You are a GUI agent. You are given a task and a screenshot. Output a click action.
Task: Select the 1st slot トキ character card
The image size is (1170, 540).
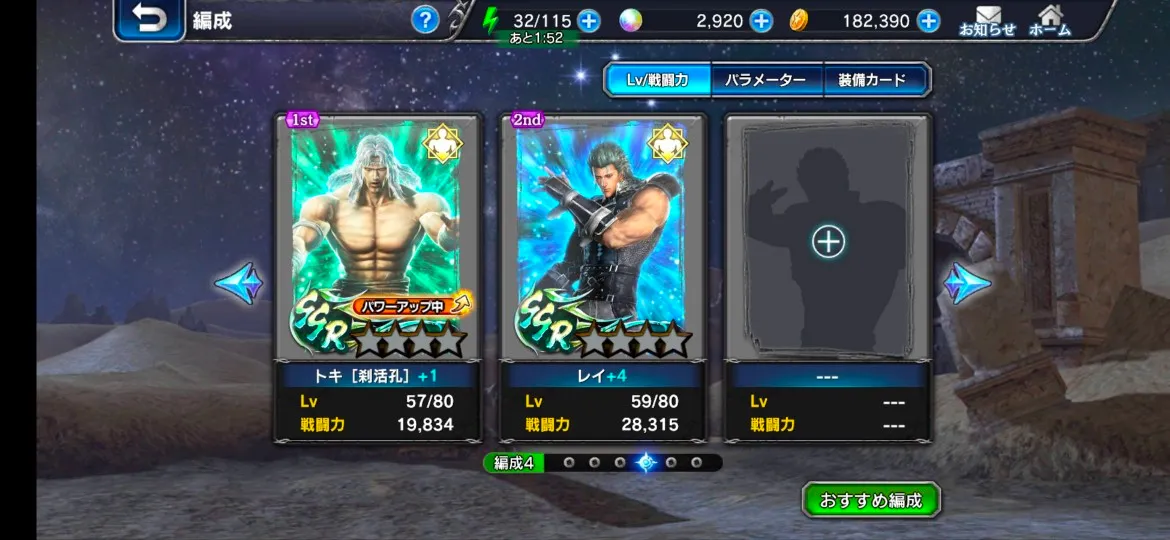(377, 240)
